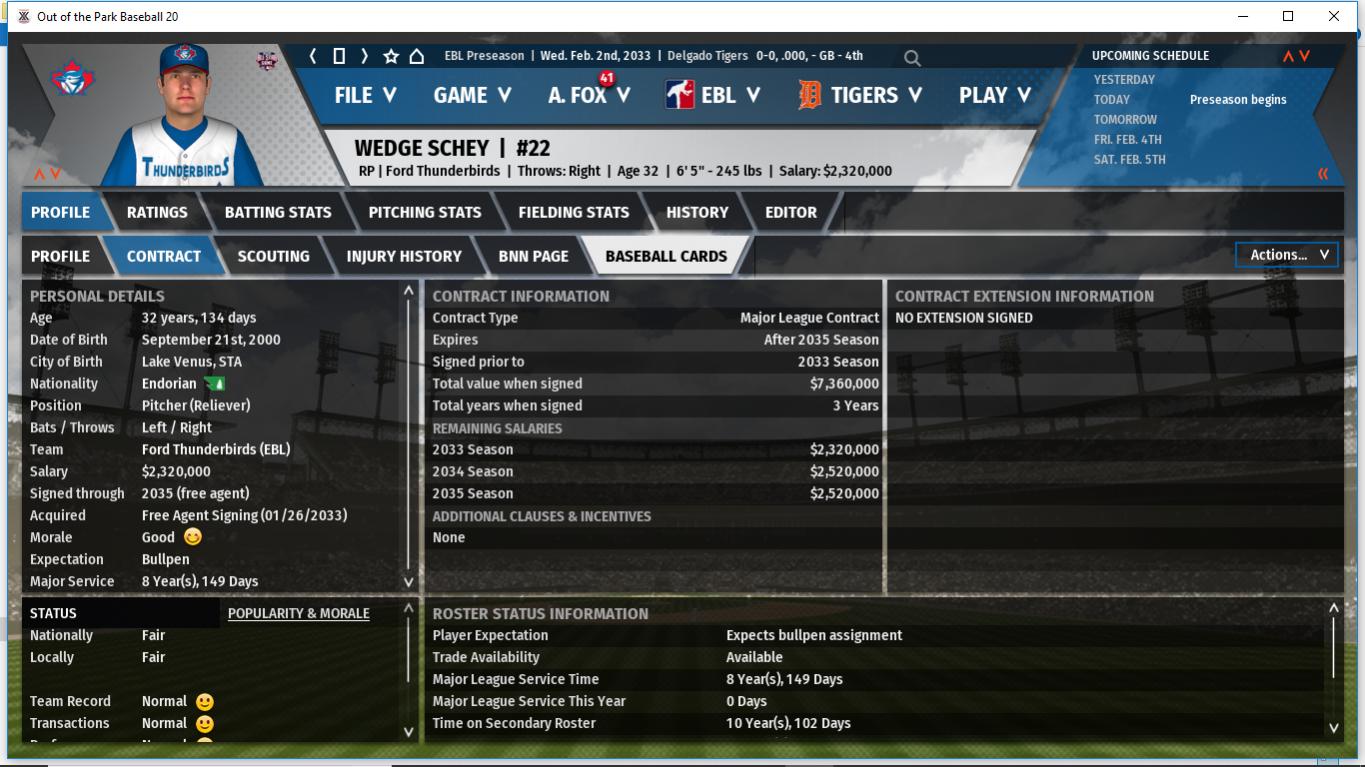Image resolution: width=1365 pixels, height=767 pixels.
Task: Switch to the SCOUTING sub-tab
Action: click(x=273, y=256)
